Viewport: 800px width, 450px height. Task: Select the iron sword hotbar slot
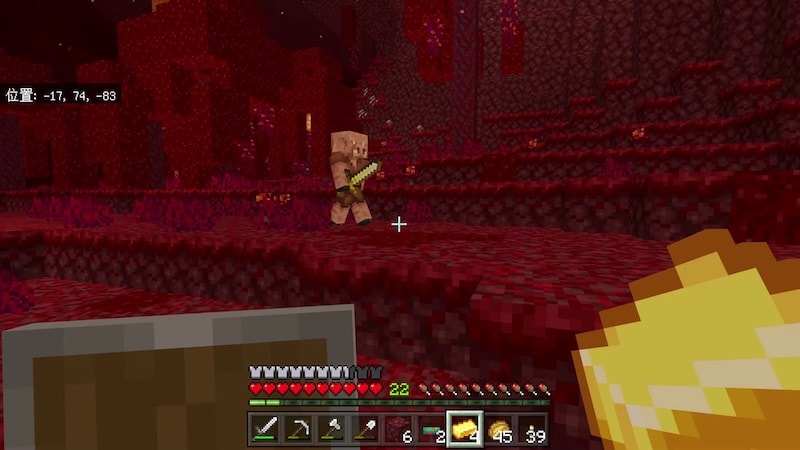(x=265, y=429)
